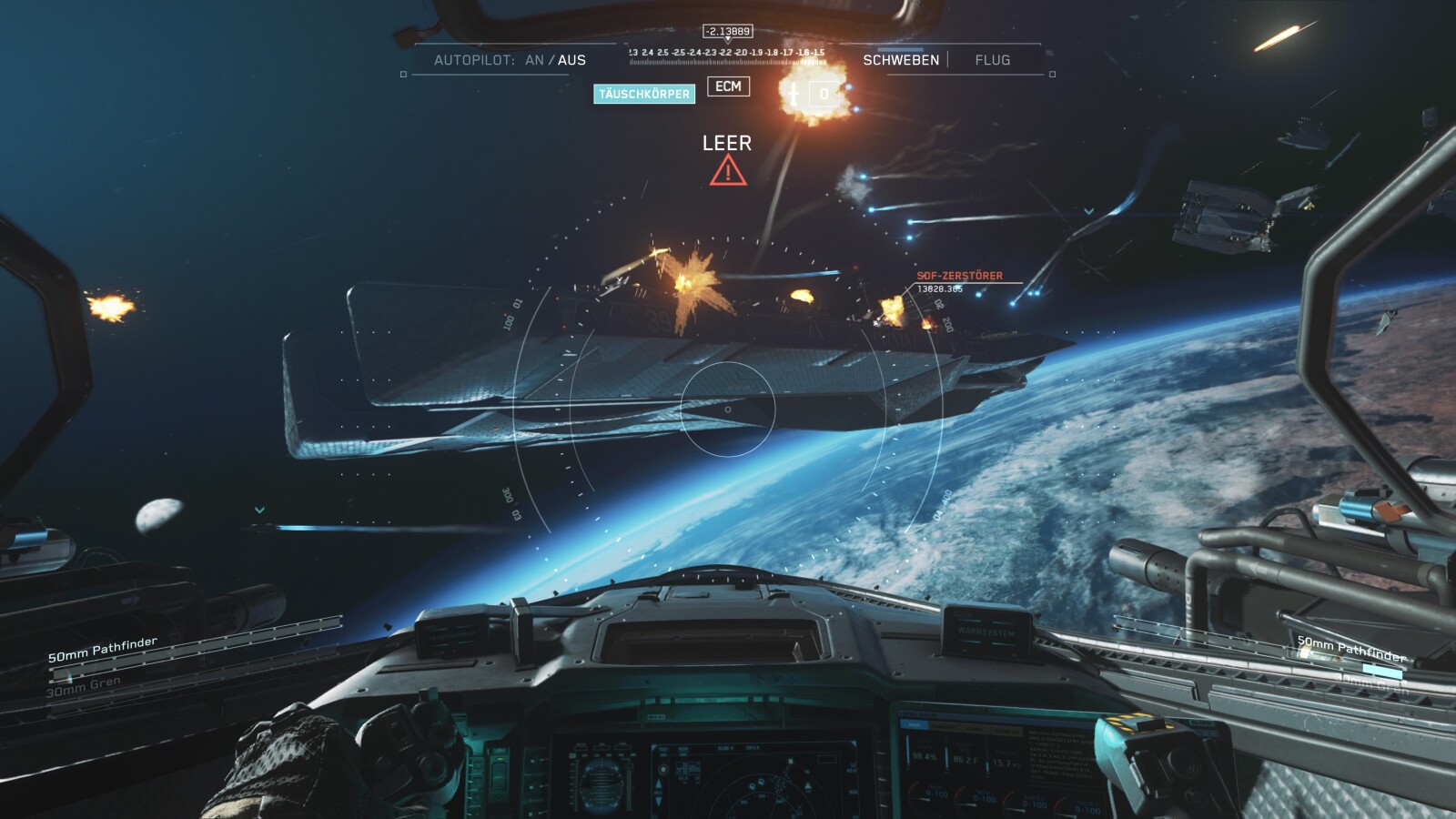This screenshot has width=1456, height=819.
Task: Toggle AUTOPILOT from AUS to AN
Action: [532, 58]
